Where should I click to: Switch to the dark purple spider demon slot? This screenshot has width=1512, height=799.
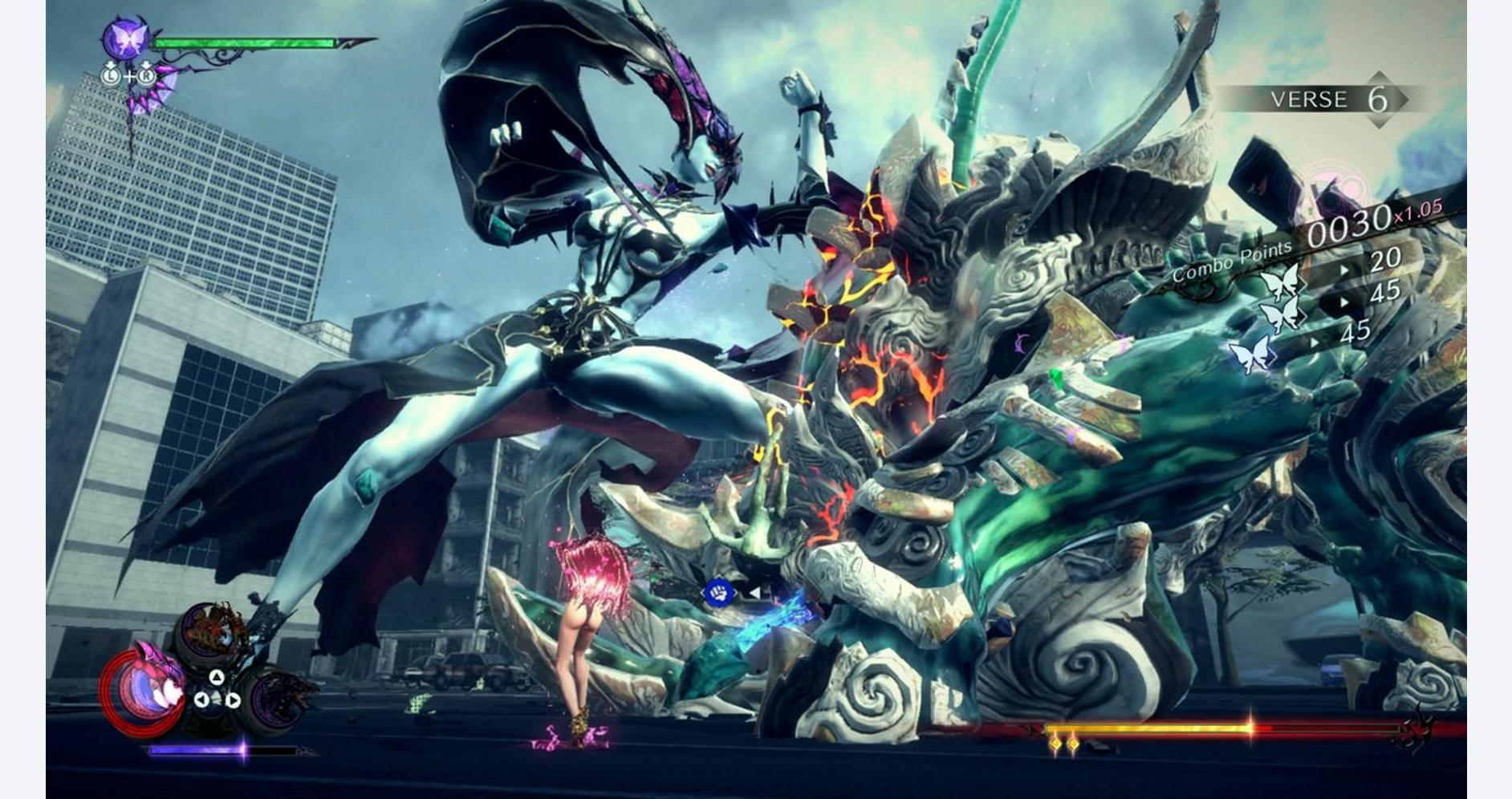281,698
